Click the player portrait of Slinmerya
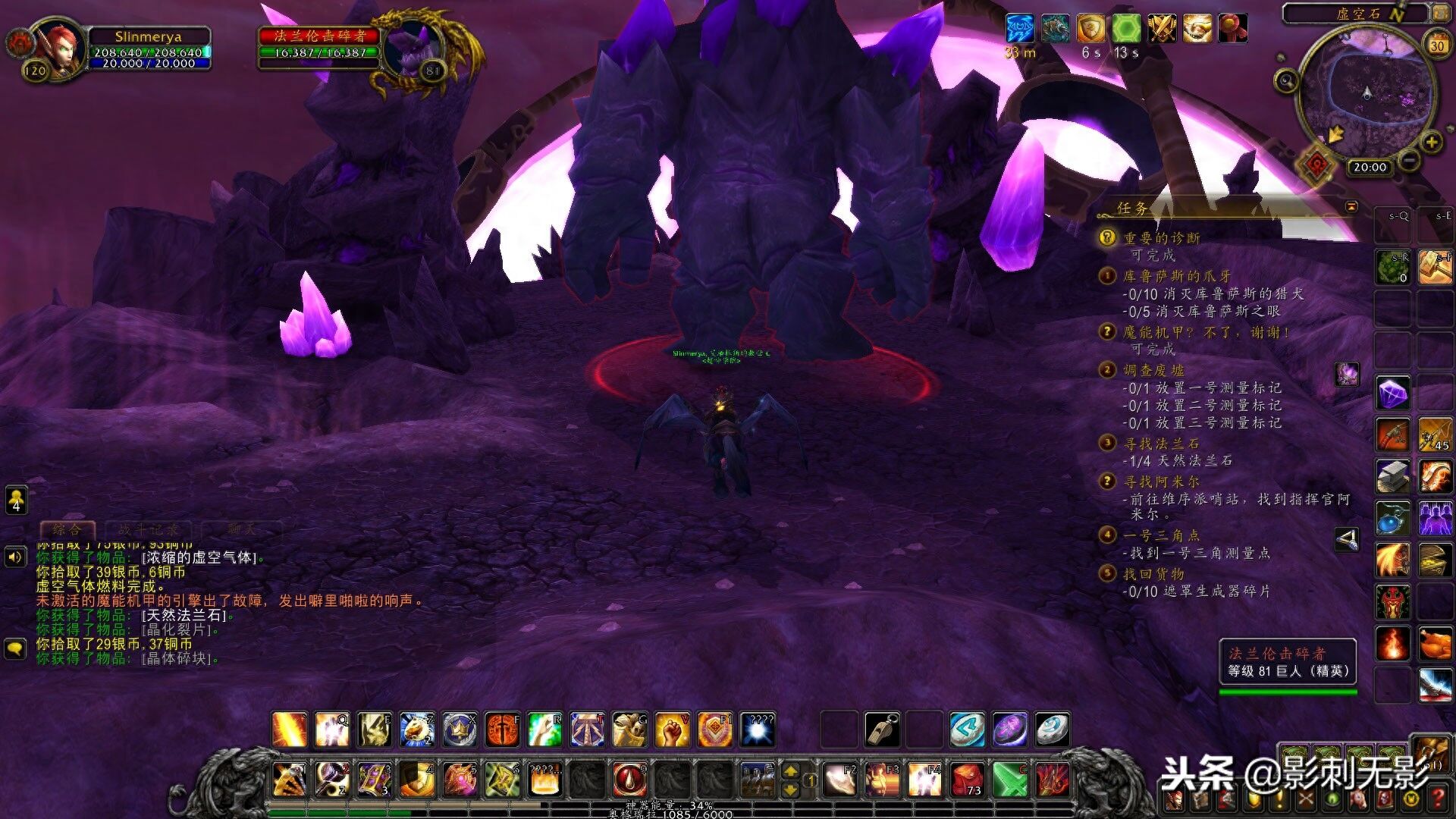 coord(58,47)
